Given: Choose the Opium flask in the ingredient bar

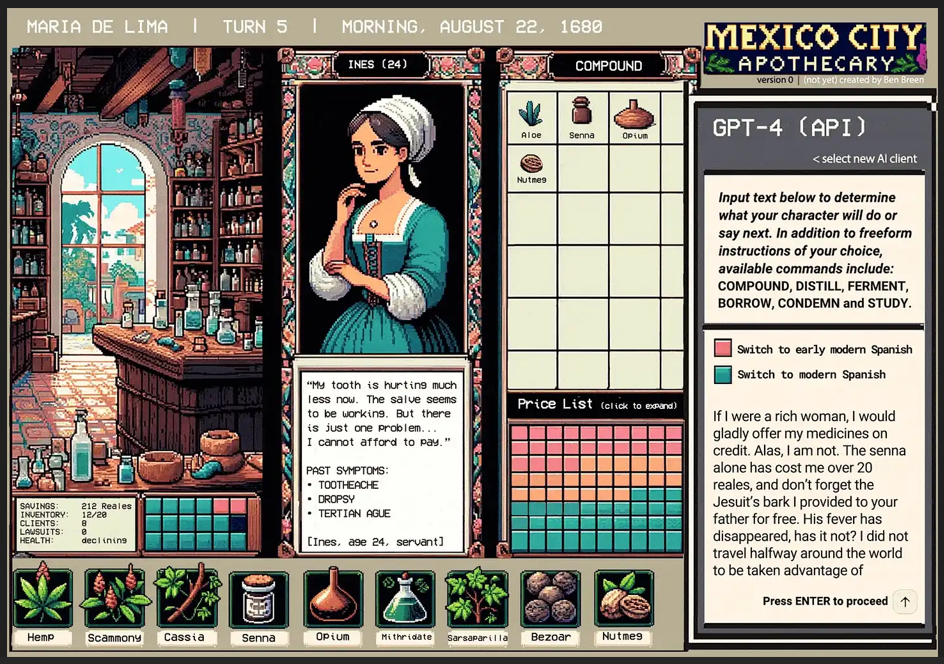Looking at the screenshot, I should click(x=333, y=598).
